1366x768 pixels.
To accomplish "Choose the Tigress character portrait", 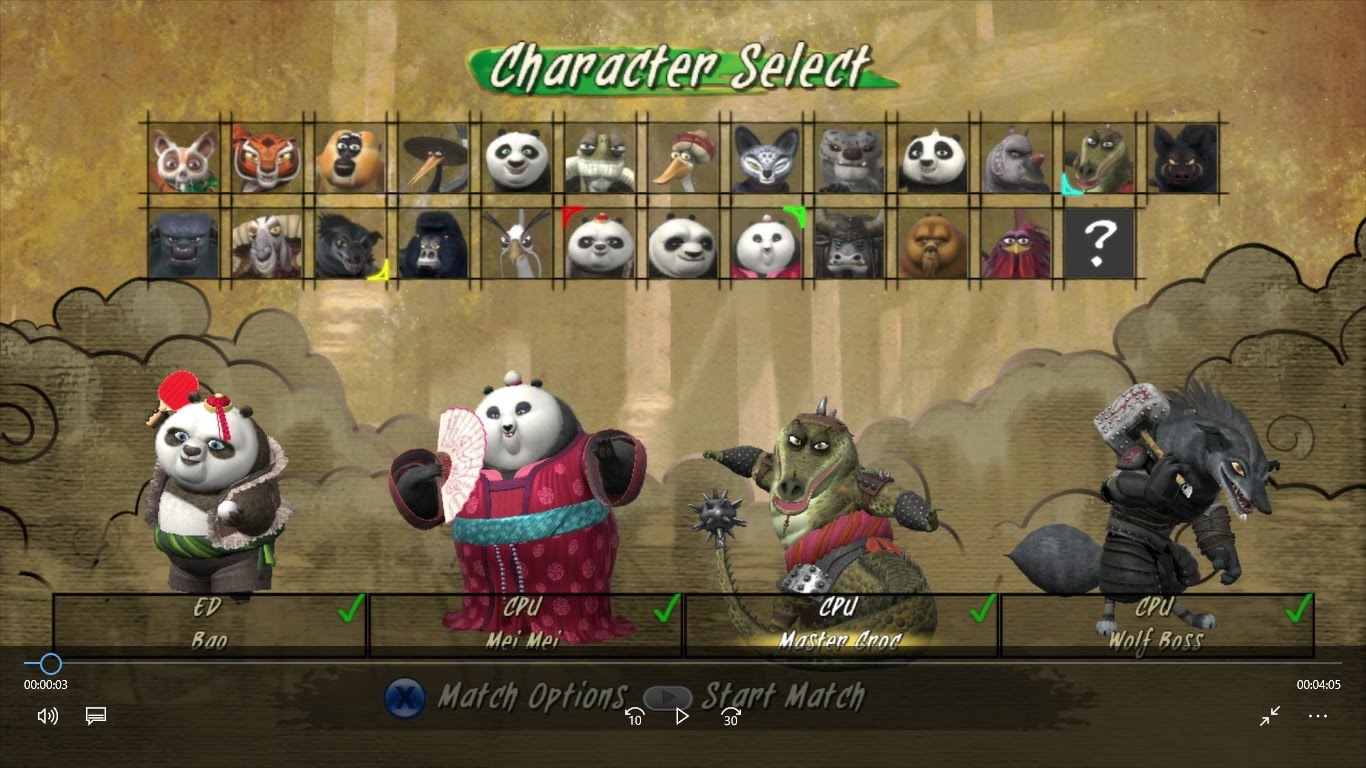I will pyautogui.click(x=267, y=159).
